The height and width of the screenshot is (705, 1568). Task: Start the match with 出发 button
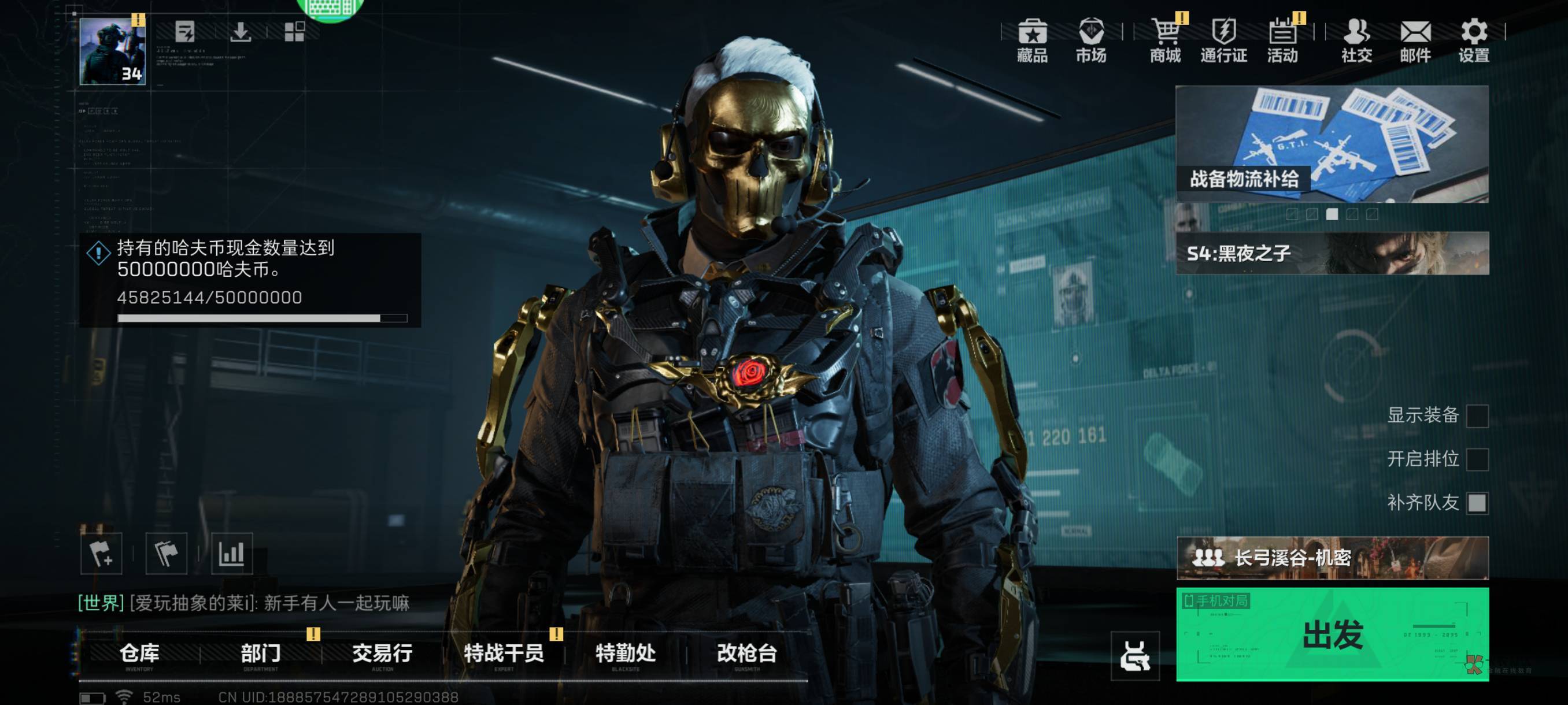coord(1332,634)
